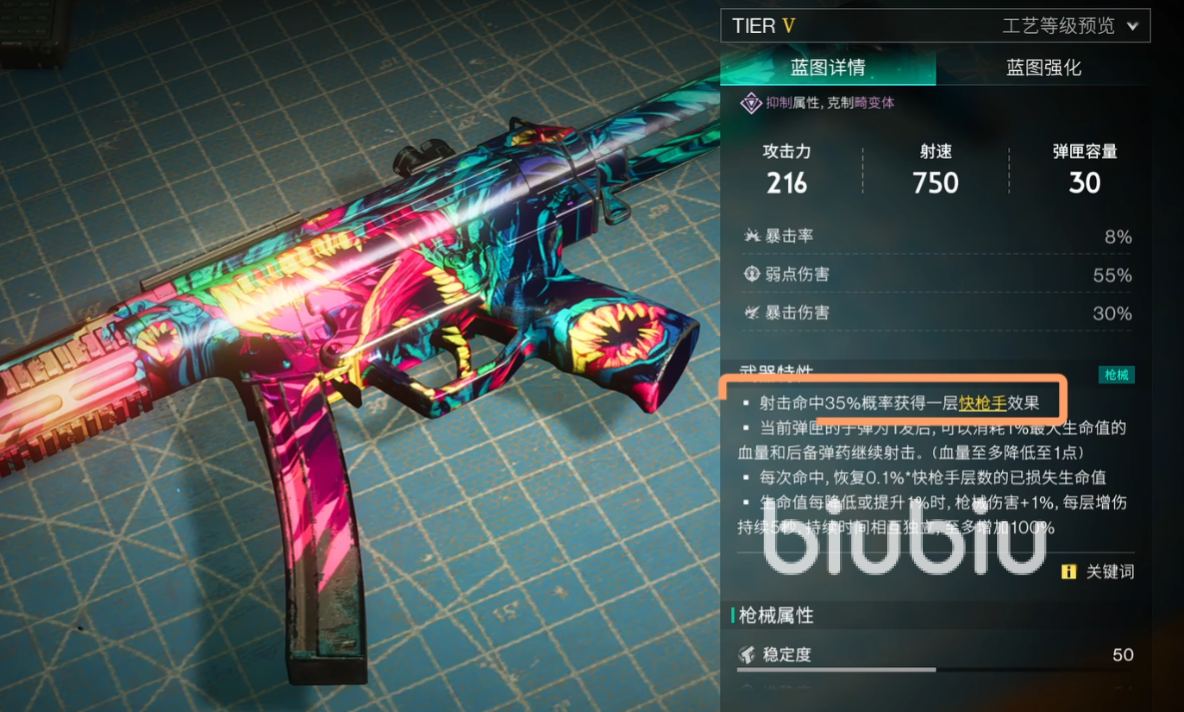Open the 工艺等级预览 tier dropdown
Image resolution: width=1184 pixels, height=712 pixels.
tap(1070, 26)
